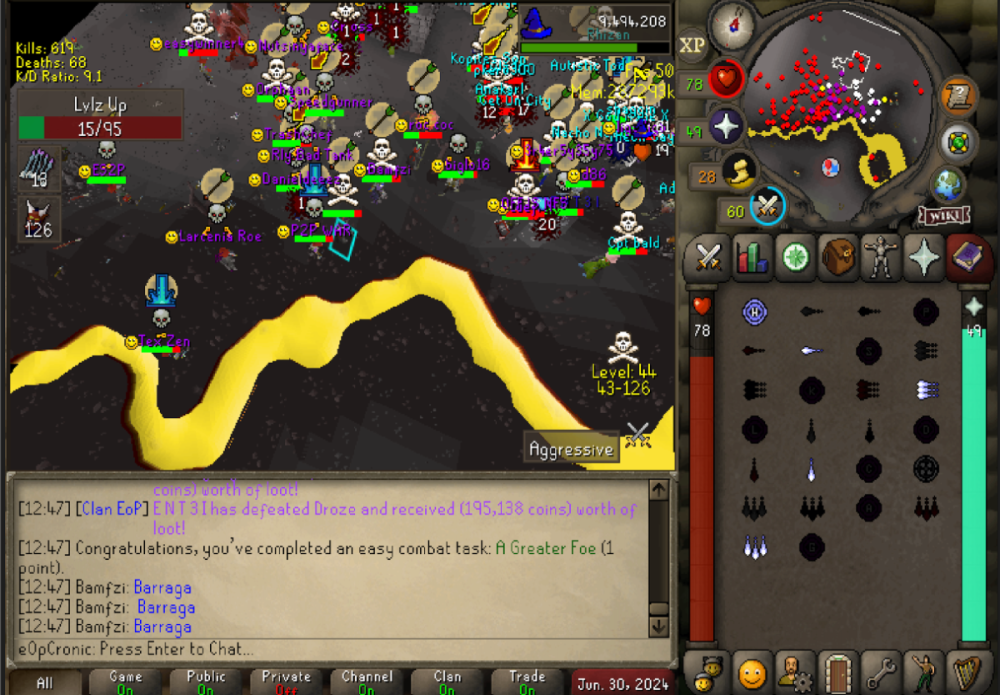
Task: Open the Settings wrench tab
Action: 882,670
